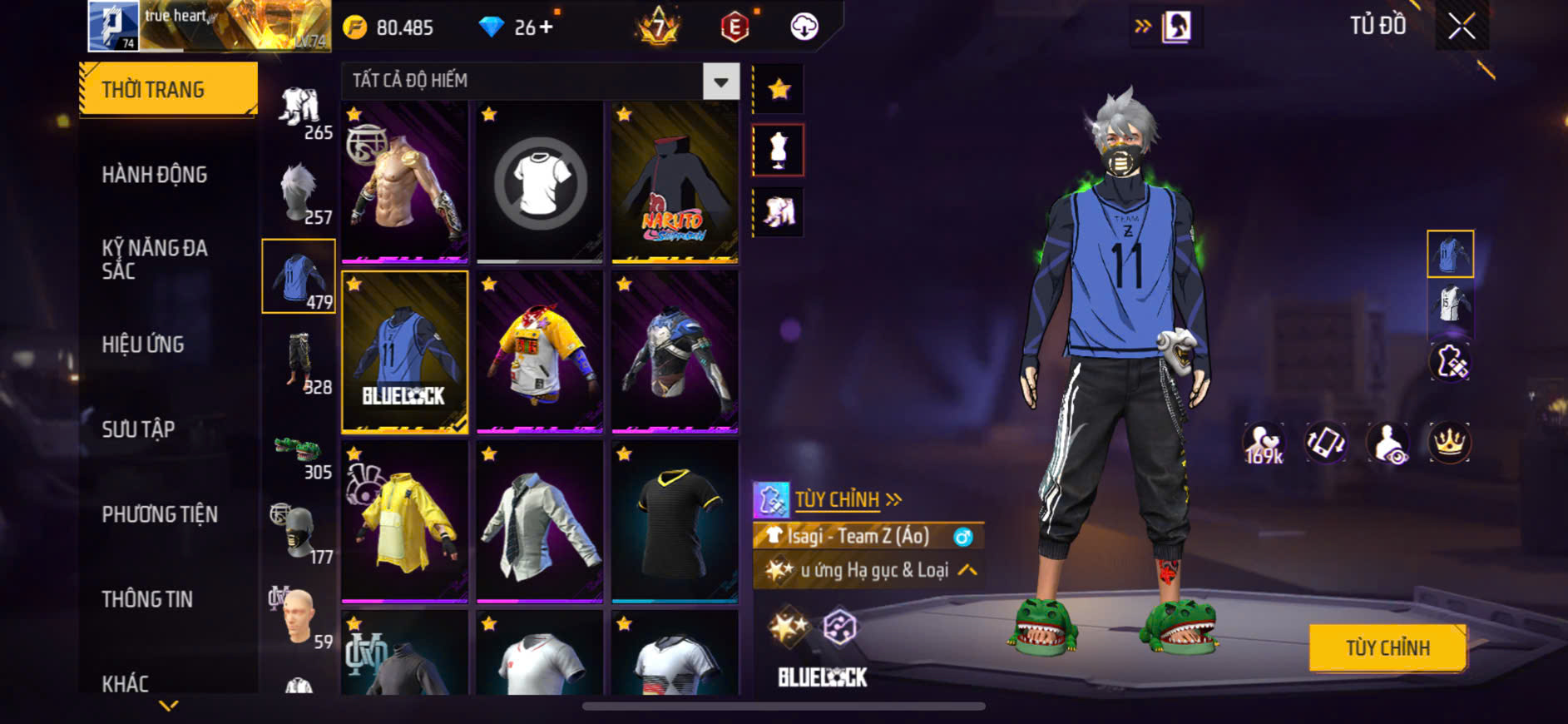Expand the Tất Cả Độ Hiếm rarity dropdown
The height and width of the screenshot is (724, 1568).
coord(720,82)
